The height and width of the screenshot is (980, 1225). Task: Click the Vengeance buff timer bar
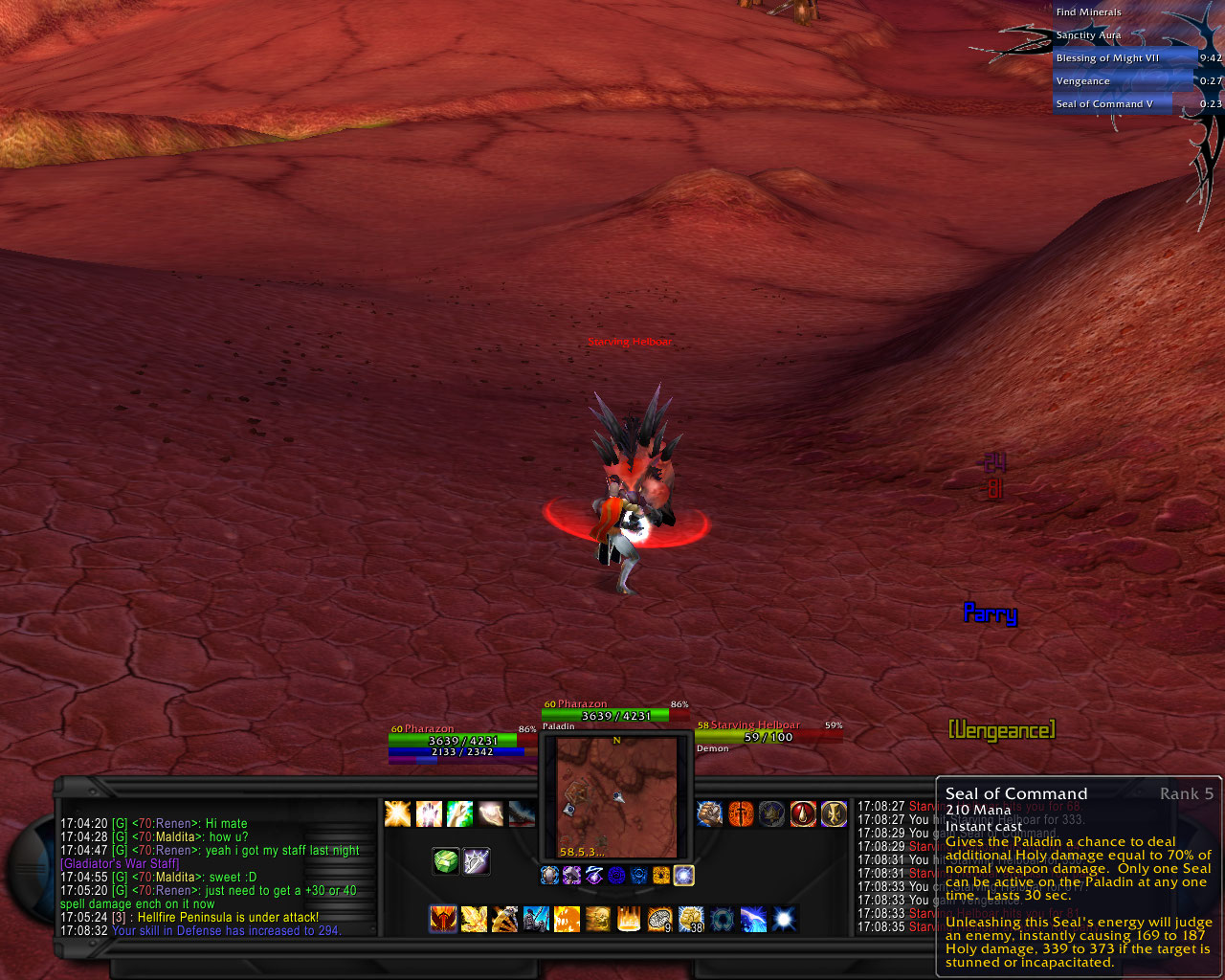(1124, 81)
